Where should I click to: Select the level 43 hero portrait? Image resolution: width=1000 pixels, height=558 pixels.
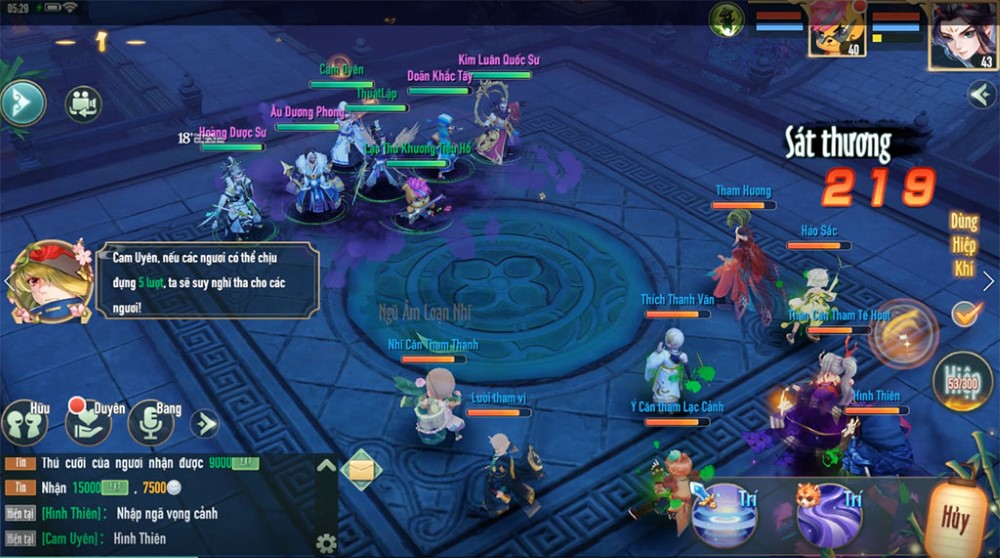tap(963, 36)
